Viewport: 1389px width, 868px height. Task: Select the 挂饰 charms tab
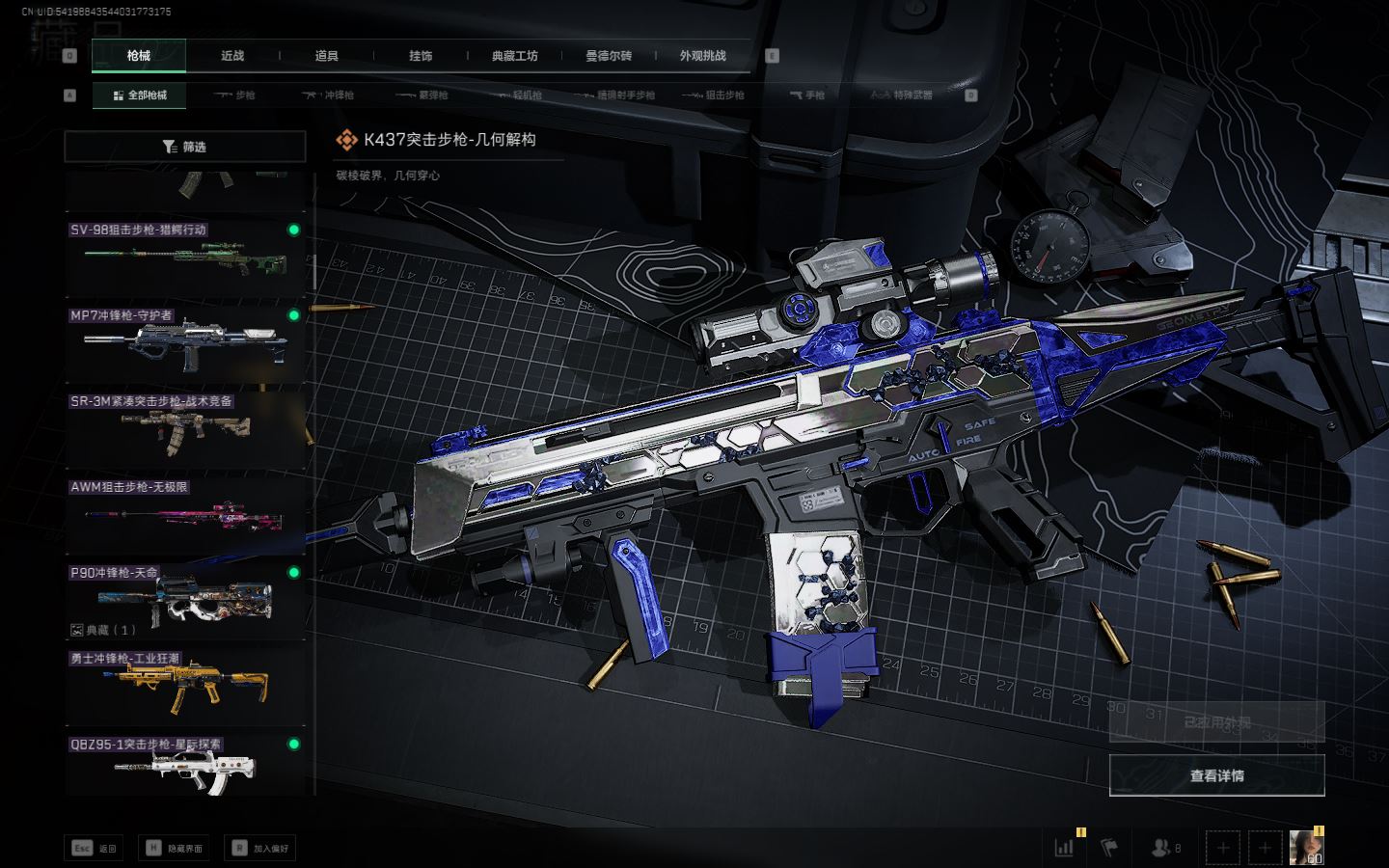(421, 56)
